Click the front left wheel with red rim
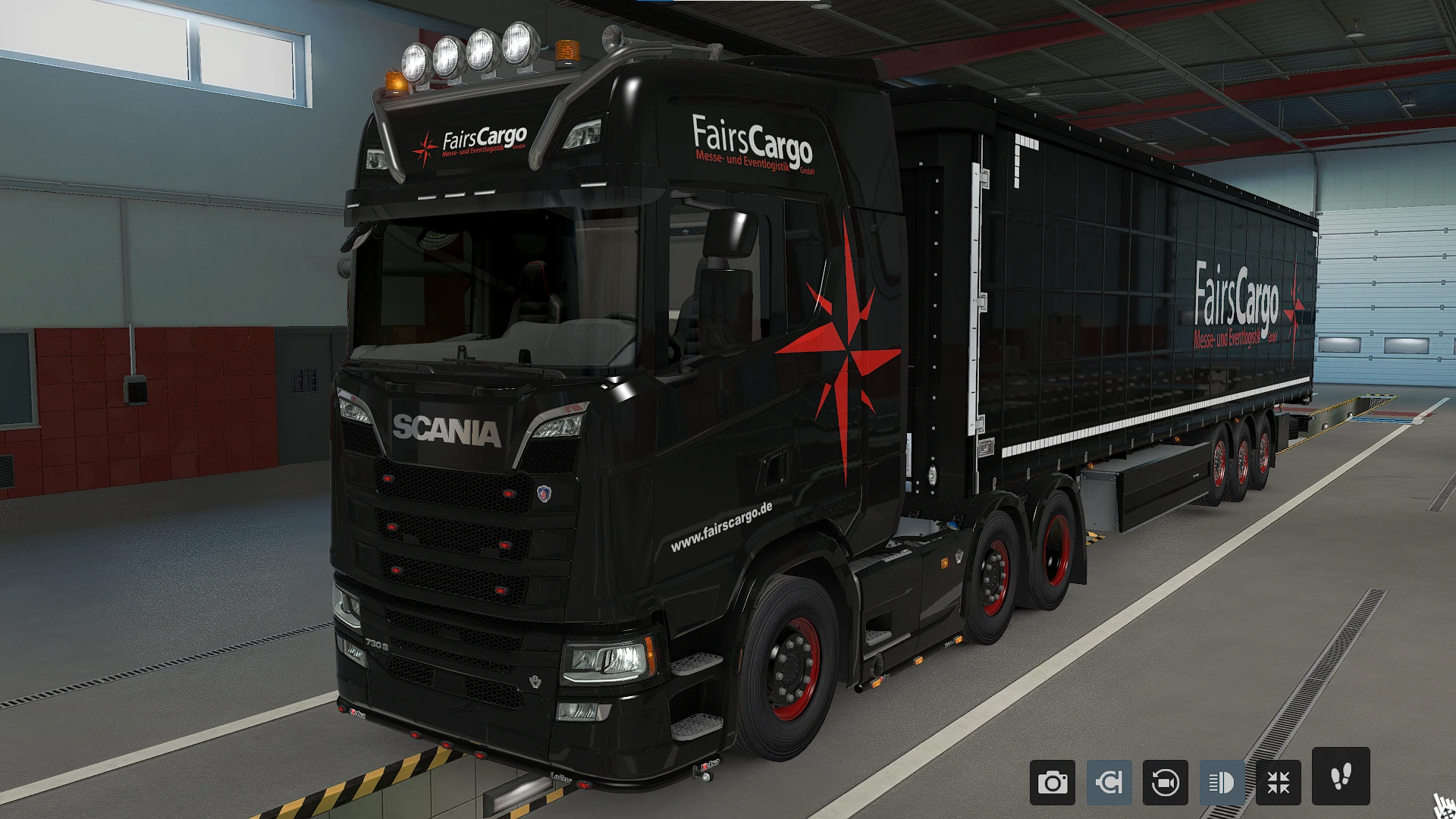 click(x=793, y=667)
